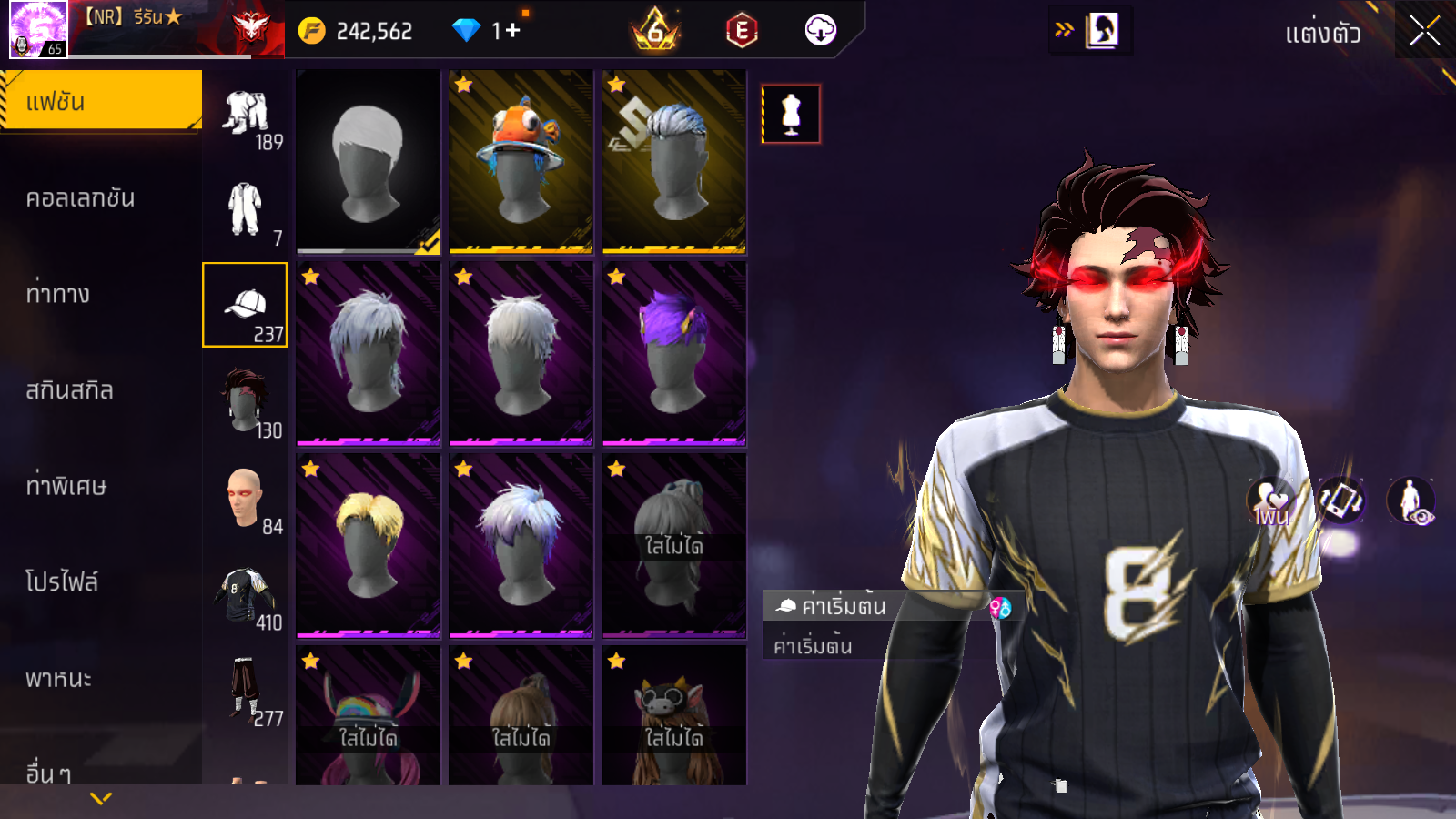Open the cloud download icon
This screenshot has height=819, width=1456.
tap(820, 30)
